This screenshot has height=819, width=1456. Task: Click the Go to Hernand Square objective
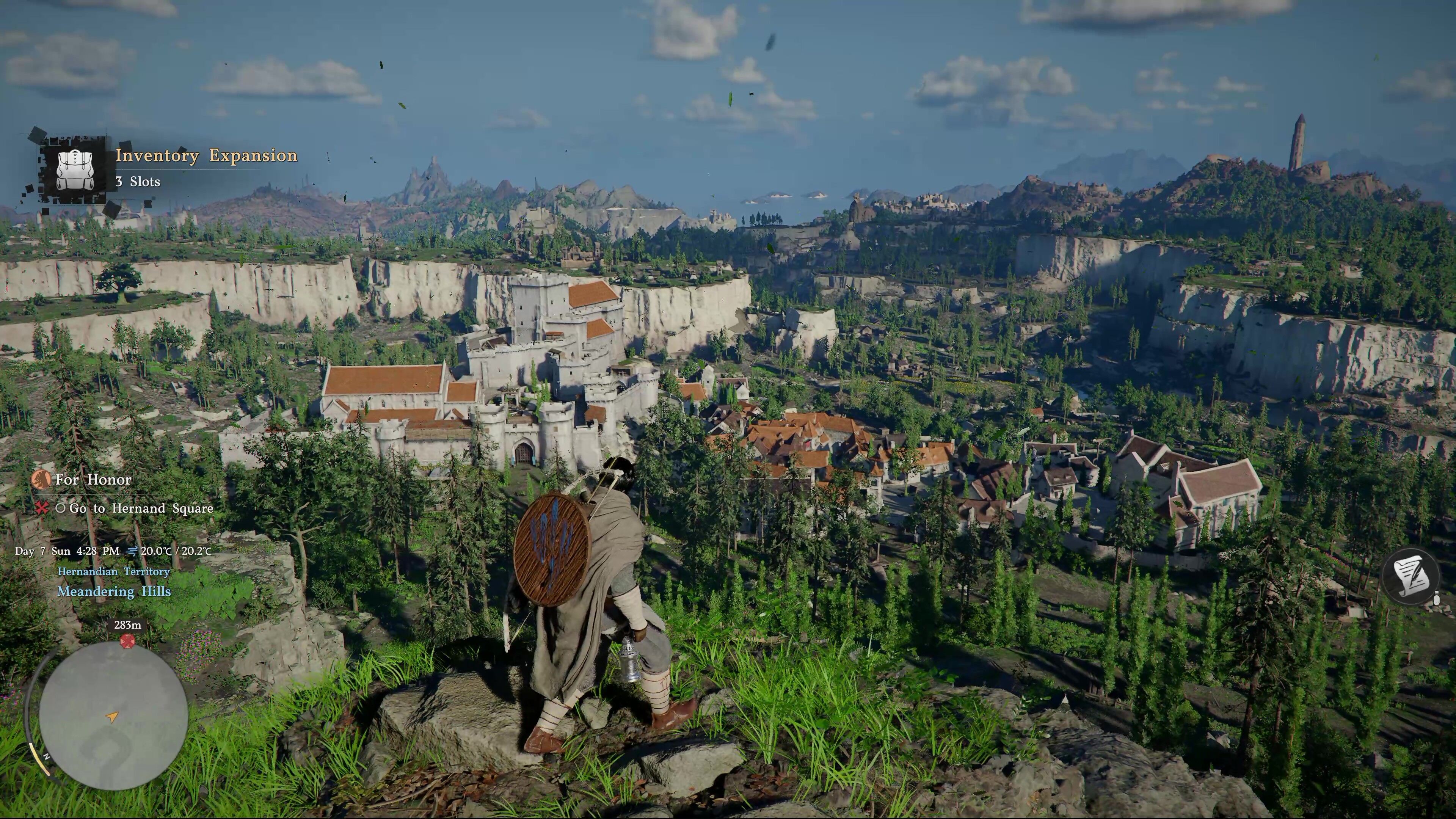point(141,509)
